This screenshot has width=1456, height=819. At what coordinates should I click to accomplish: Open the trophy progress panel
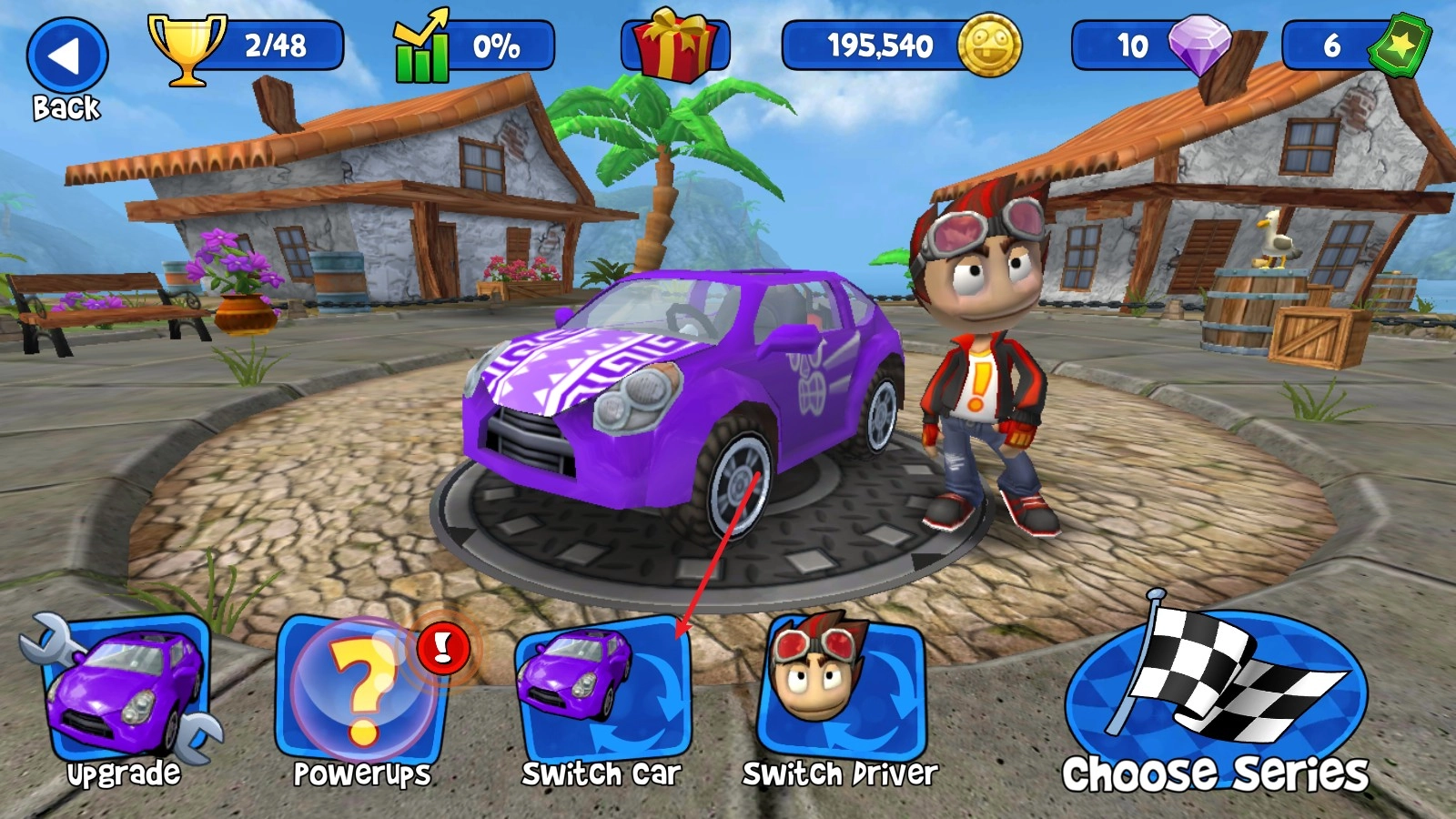tap(248, 46)
